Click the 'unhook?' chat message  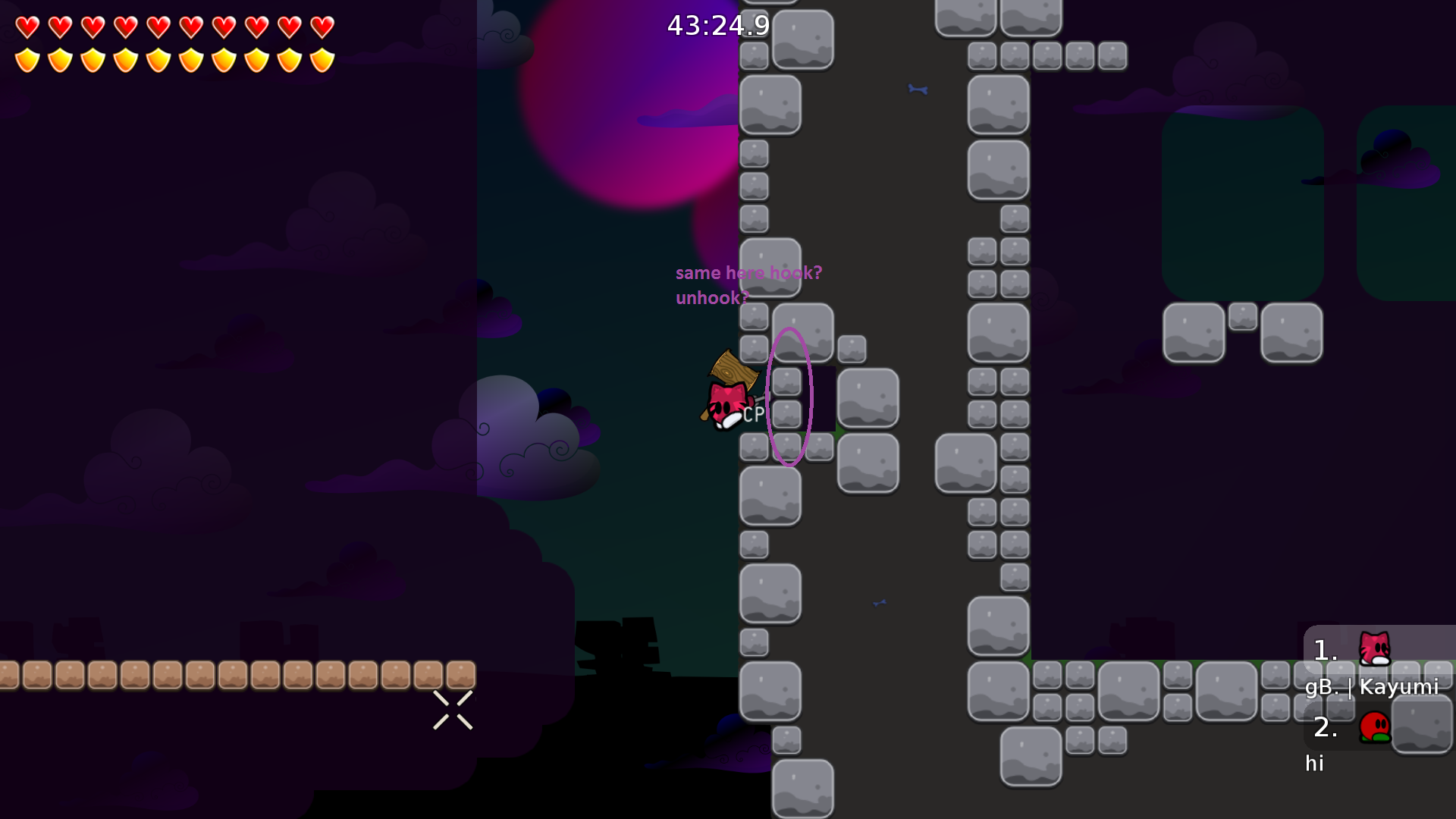click(711, 299)
